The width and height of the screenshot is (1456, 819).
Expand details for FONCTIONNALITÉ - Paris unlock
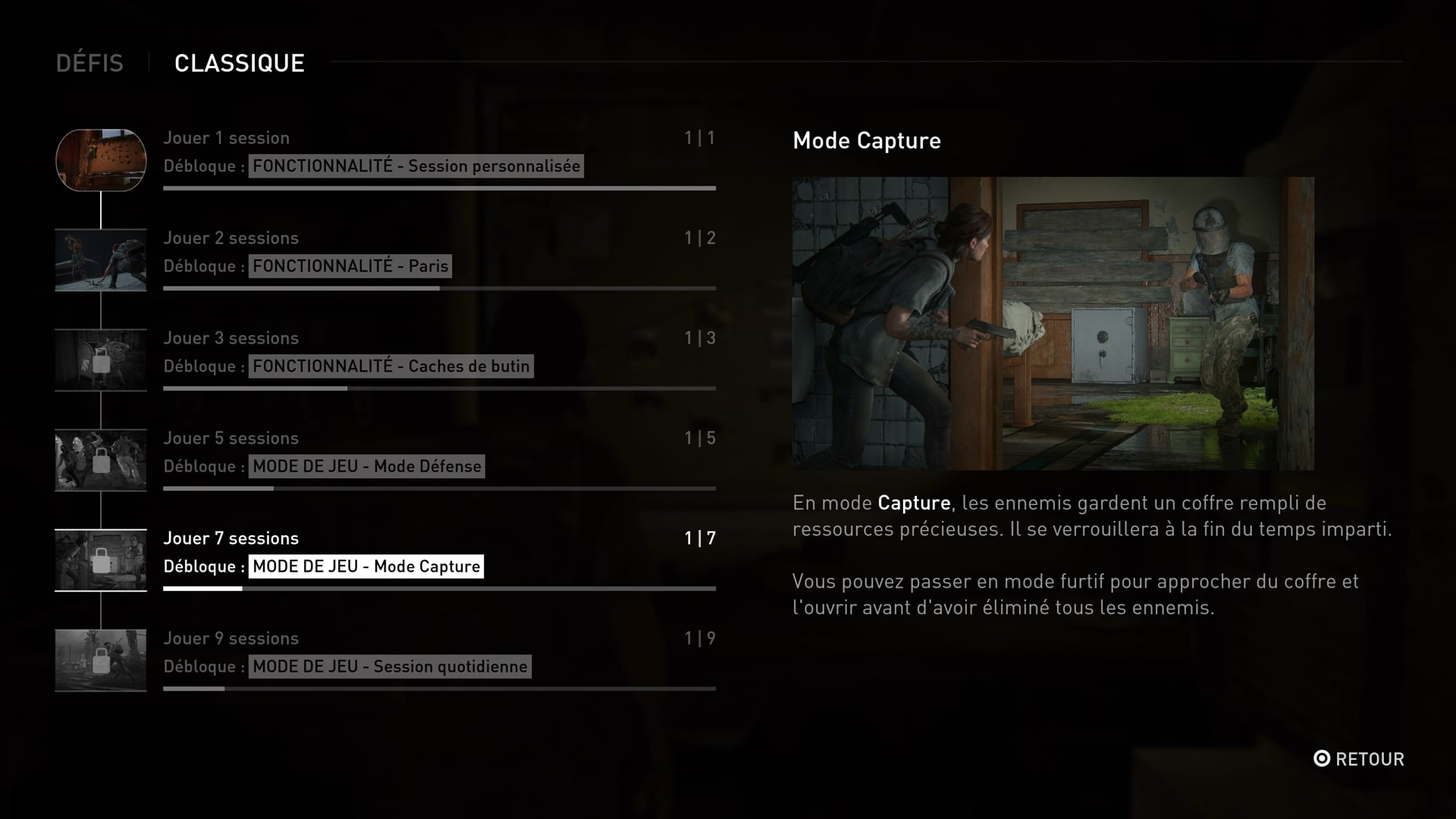tap(349, 266)
